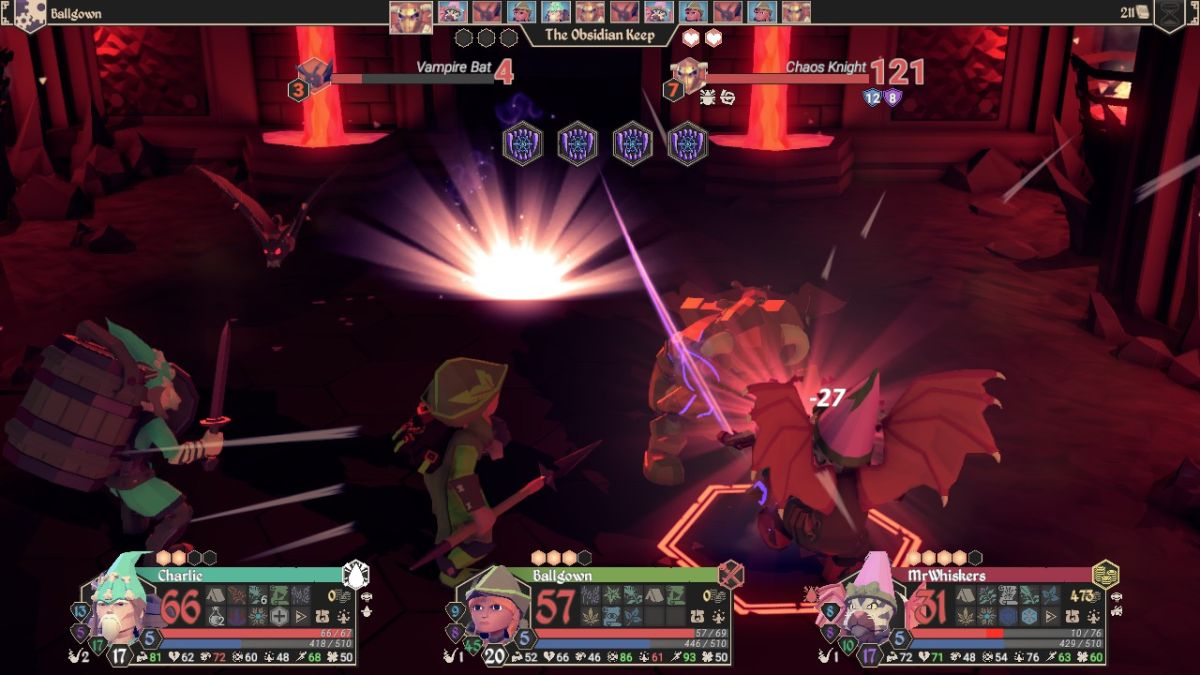Use the tent item in MrWhiskers' inventory

(965, 596)
